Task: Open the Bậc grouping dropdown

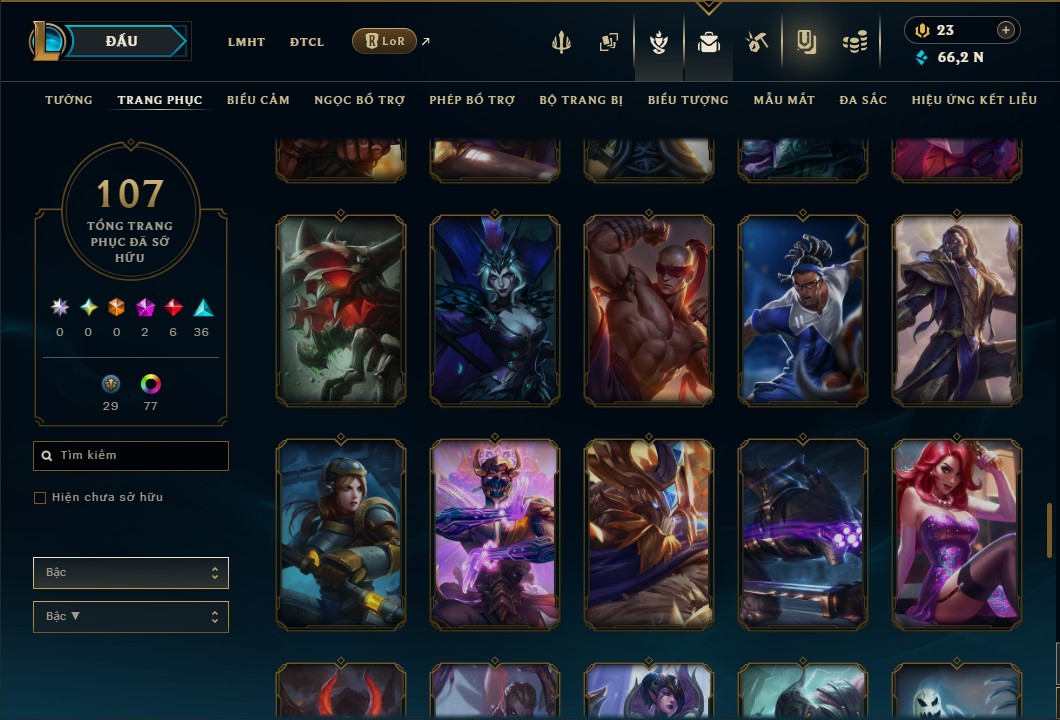Action: click(131, 573)
